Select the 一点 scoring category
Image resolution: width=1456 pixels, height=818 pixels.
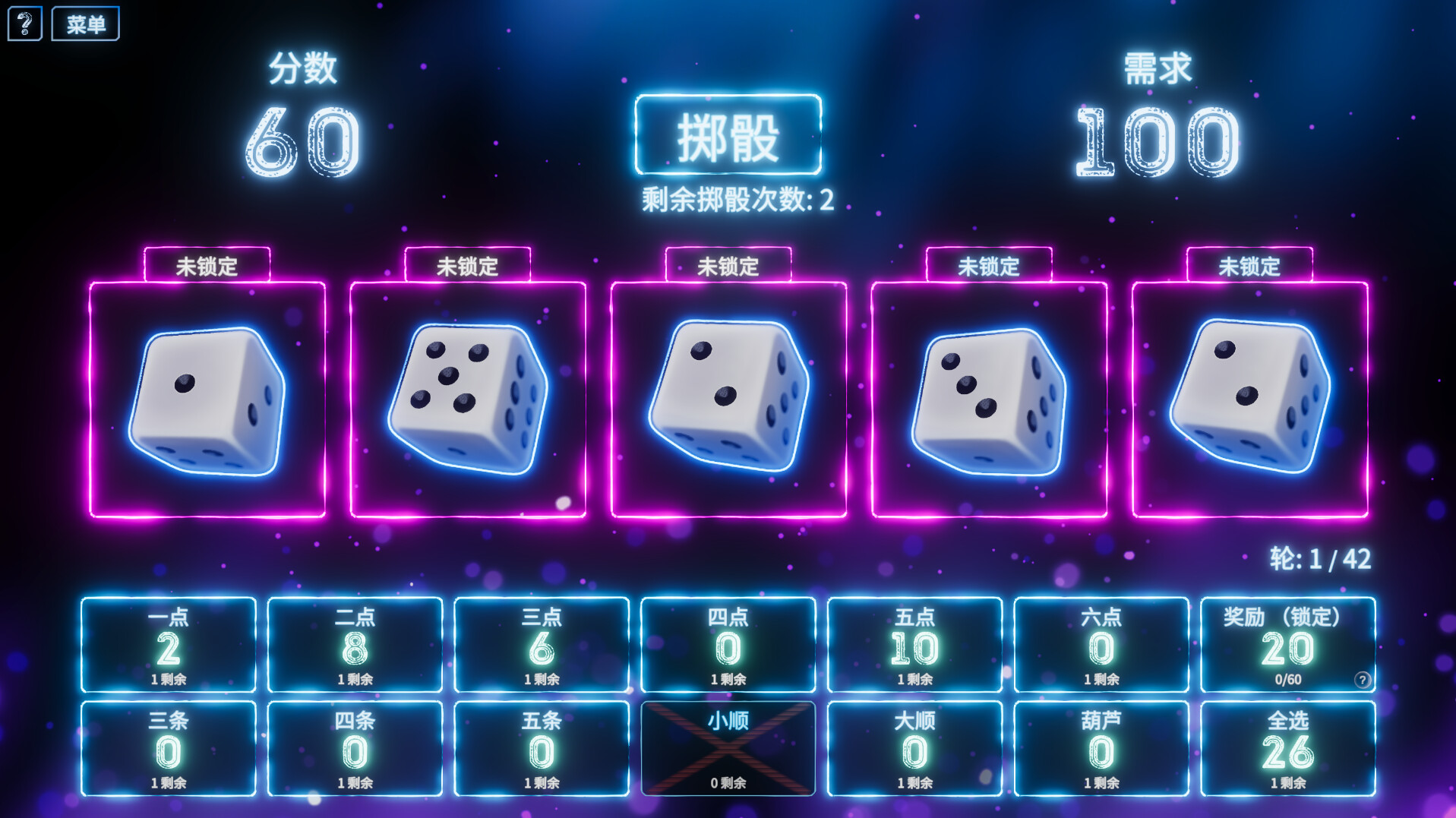(169, 646)
